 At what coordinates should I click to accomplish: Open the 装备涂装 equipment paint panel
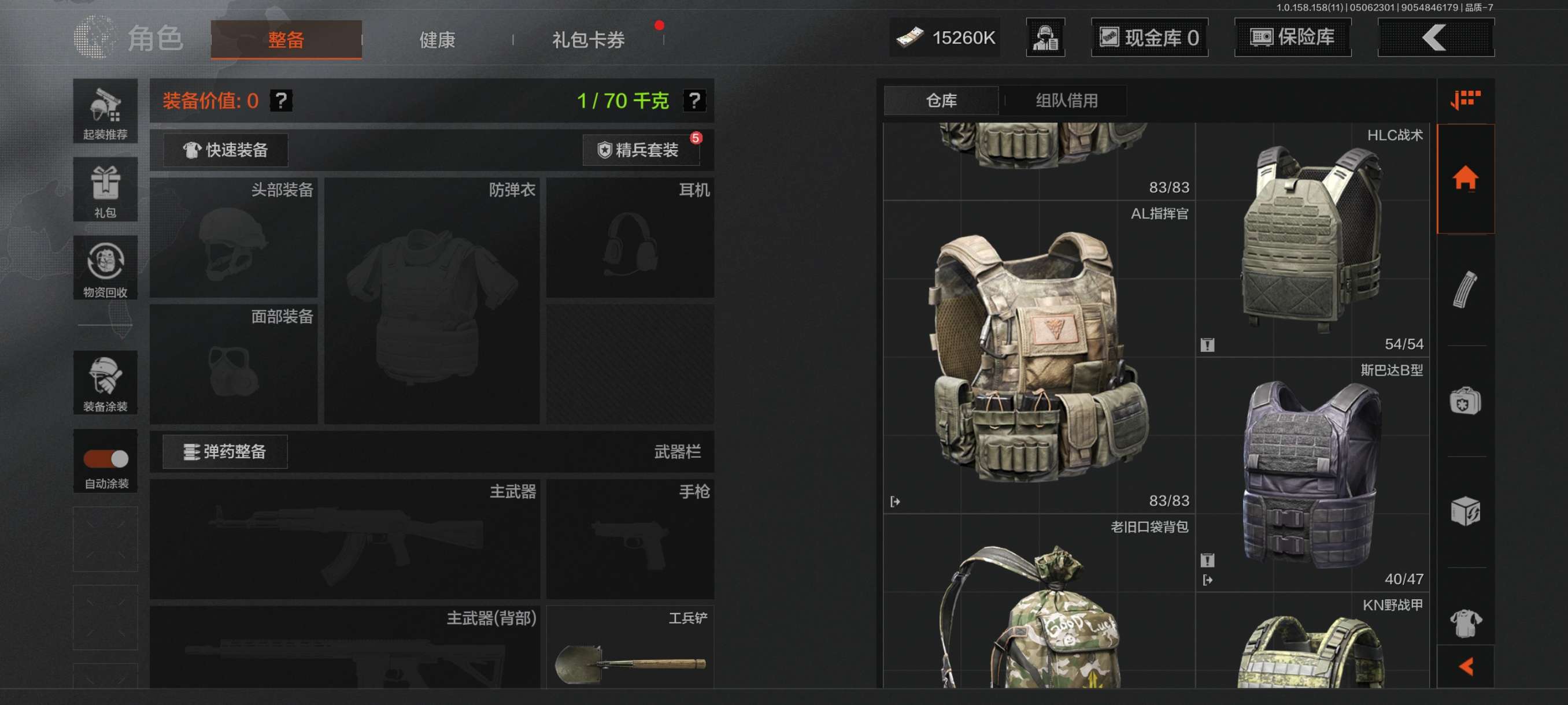click(105, 382)
